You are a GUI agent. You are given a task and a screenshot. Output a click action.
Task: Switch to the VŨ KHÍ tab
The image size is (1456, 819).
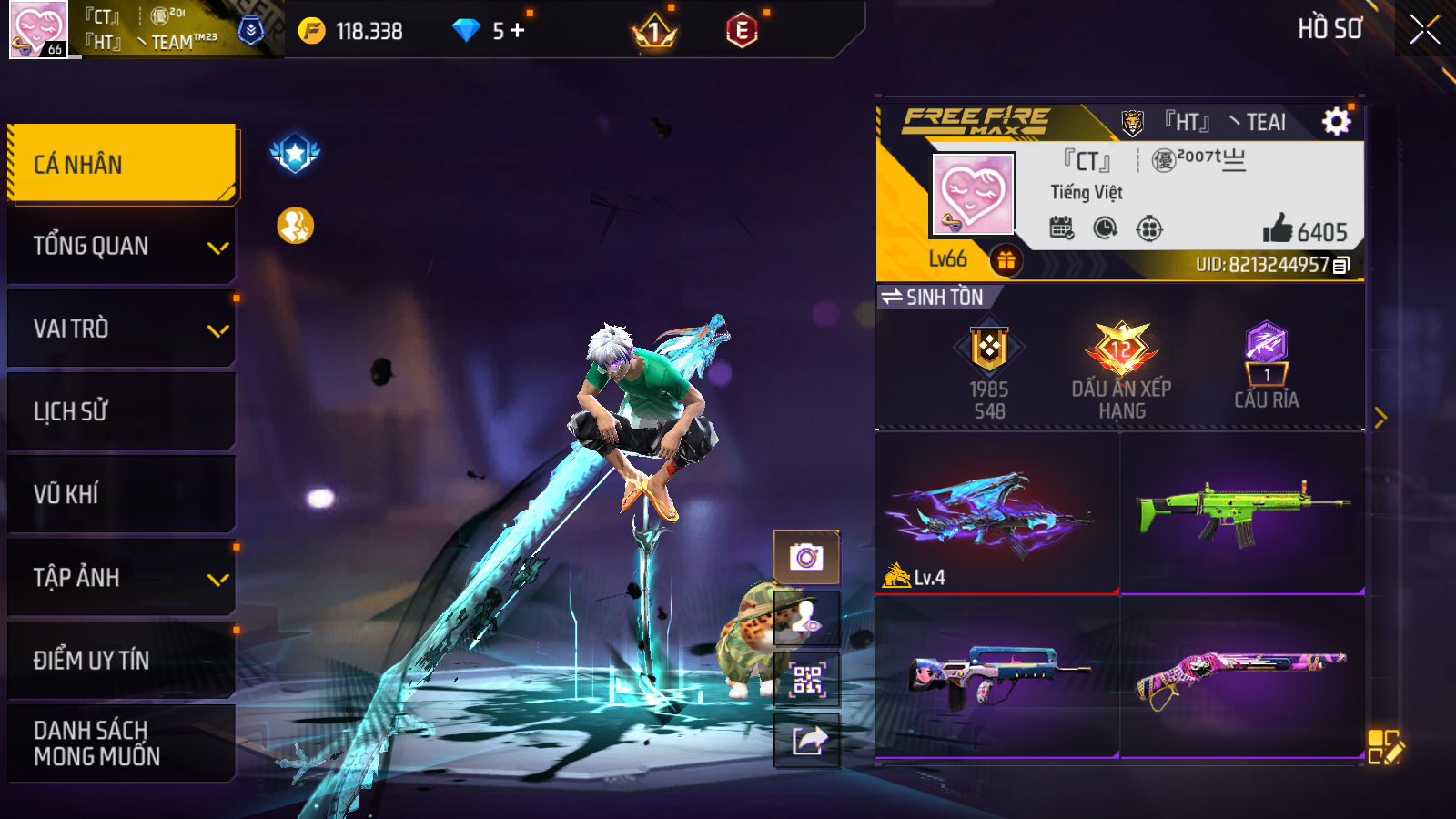(x=121, y=494)
